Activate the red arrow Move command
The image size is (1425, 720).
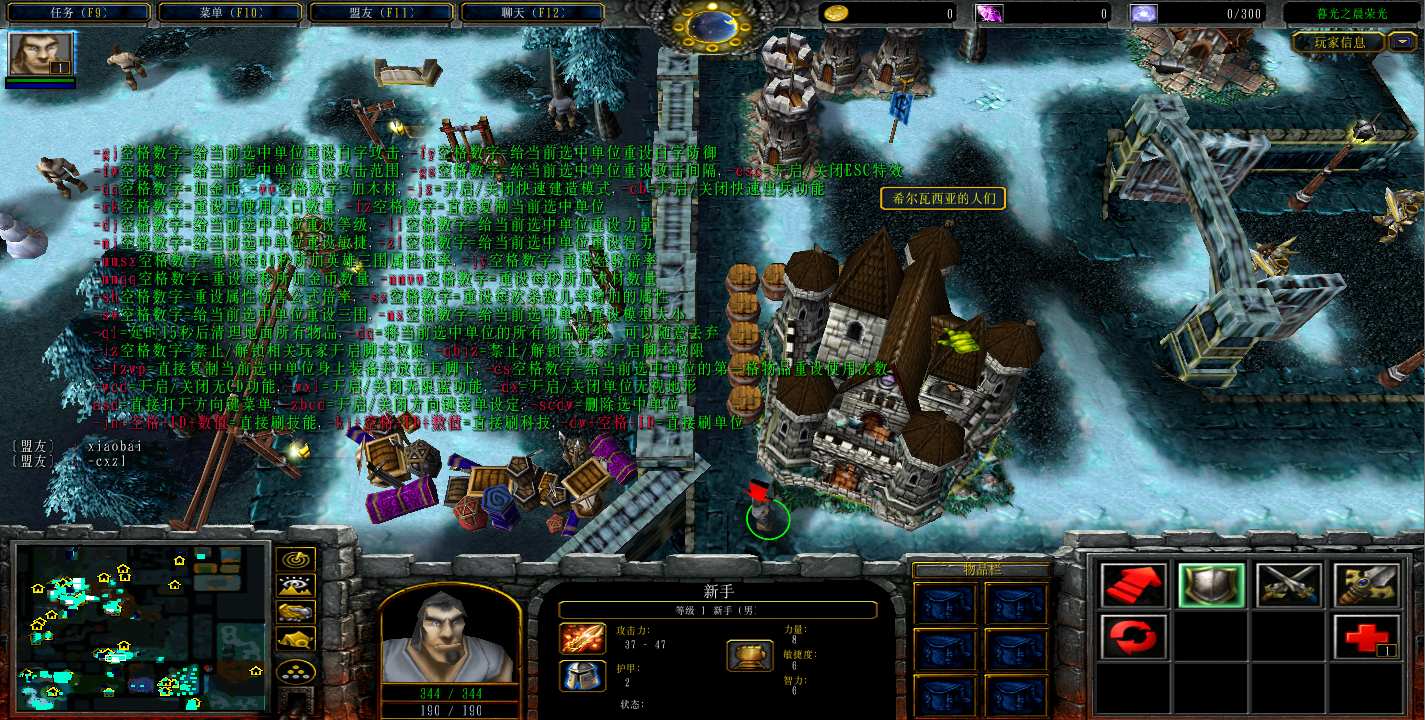1134,586
